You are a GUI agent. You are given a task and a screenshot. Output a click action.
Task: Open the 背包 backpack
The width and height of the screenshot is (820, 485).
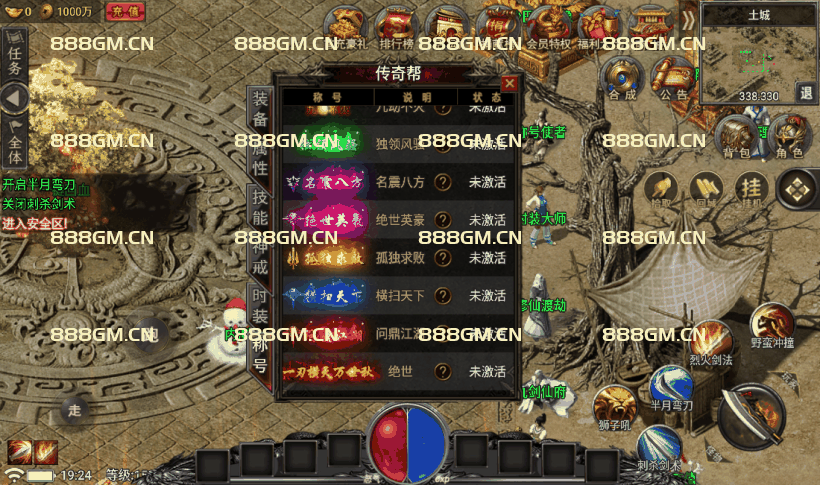(x=735, y=137)
